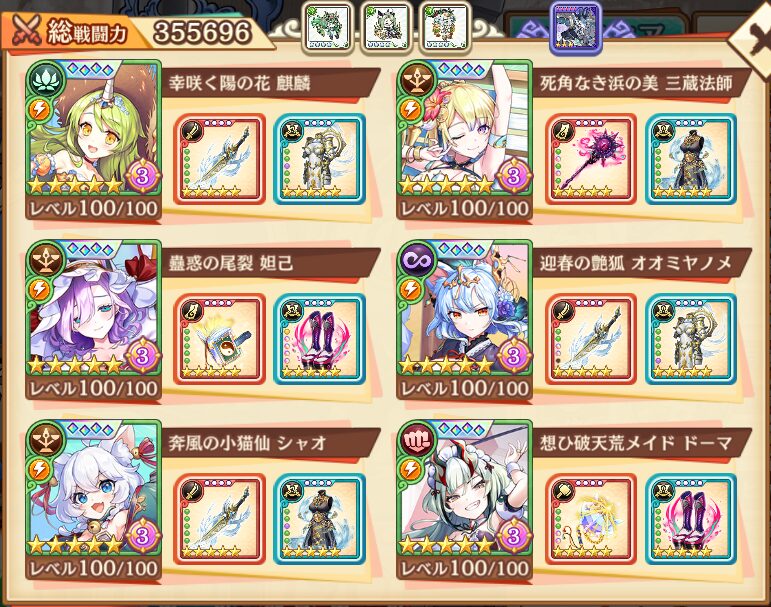Open ドーマ's golden hammer weapon slot

pyautogui.click(x=591, y=519)
